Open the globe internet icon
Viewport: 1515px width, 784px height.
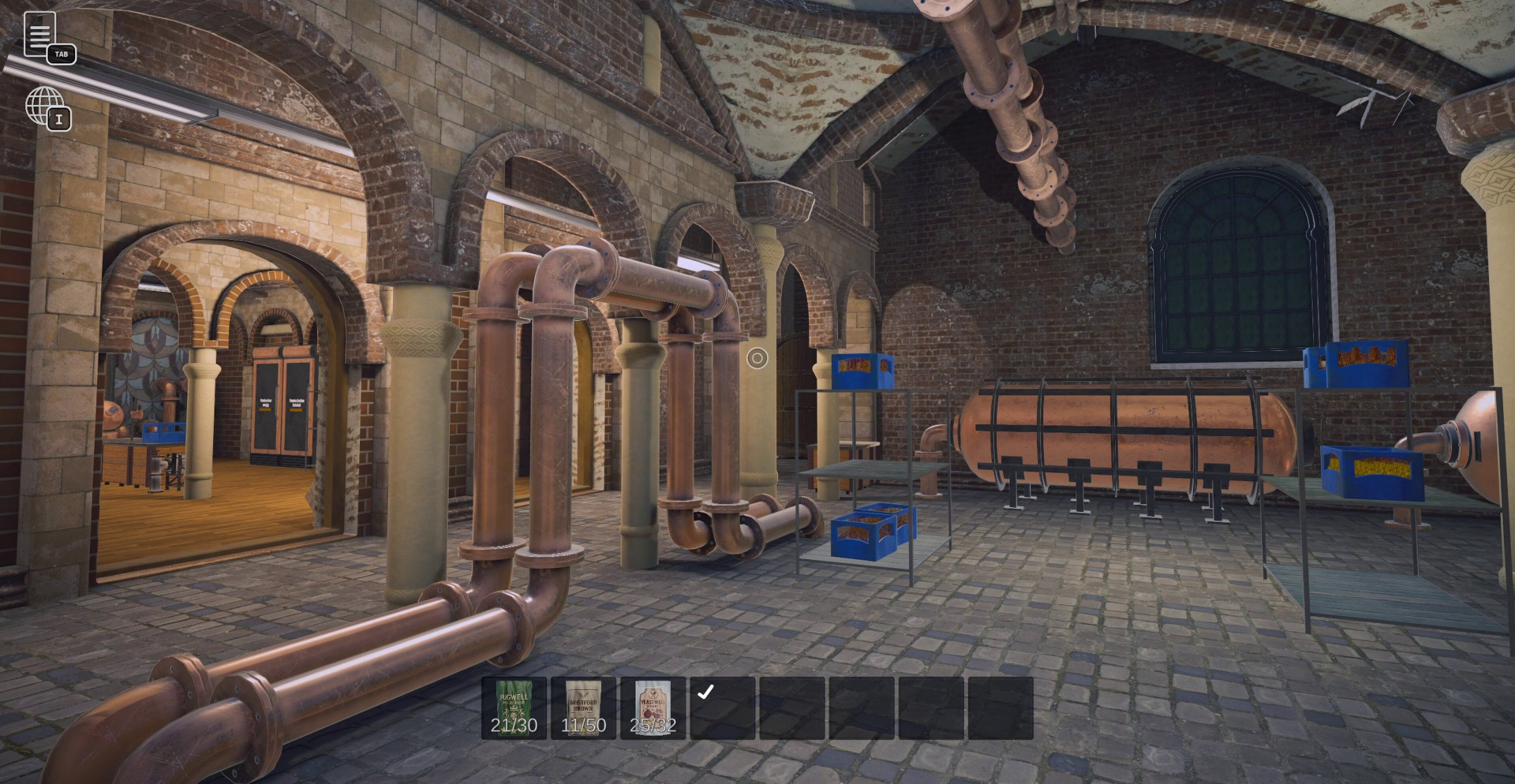tap(44, 106)
